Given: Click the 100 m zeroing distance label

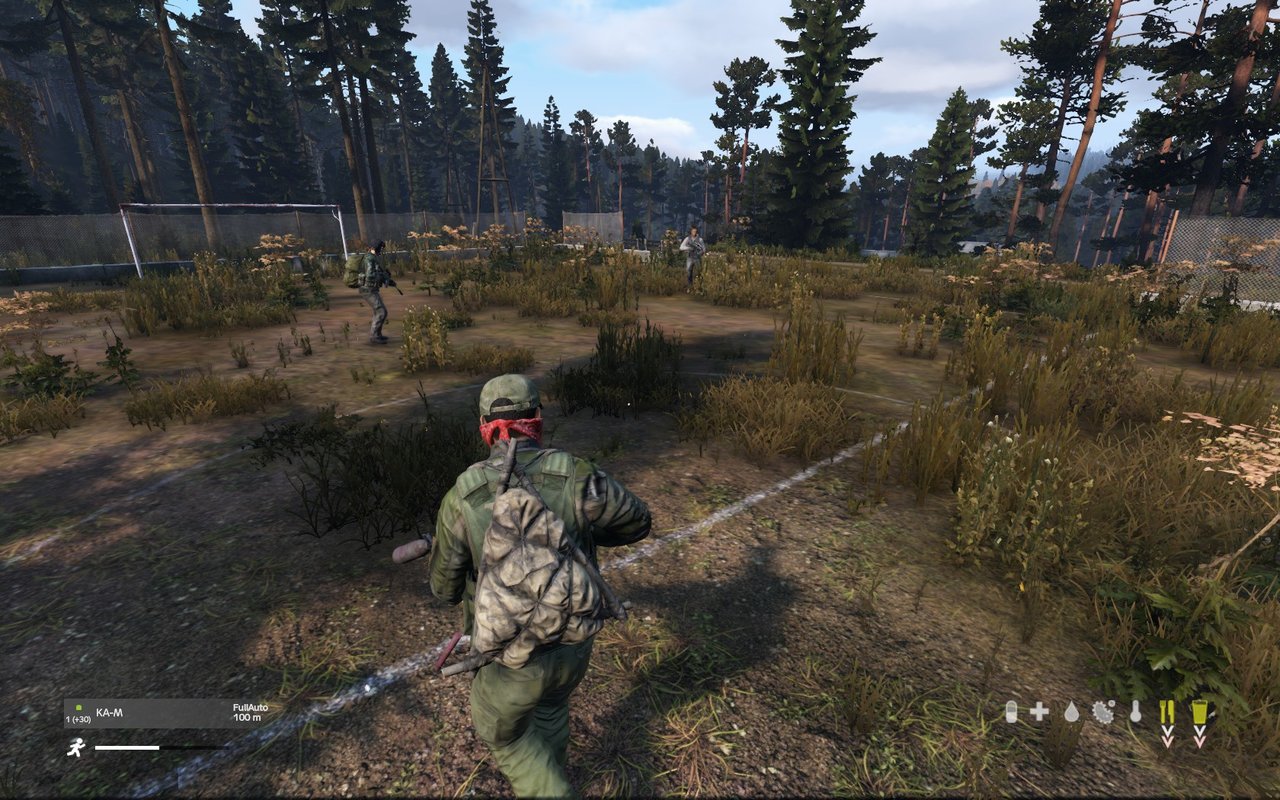Looking at the screenshot, I should (247, 717).
